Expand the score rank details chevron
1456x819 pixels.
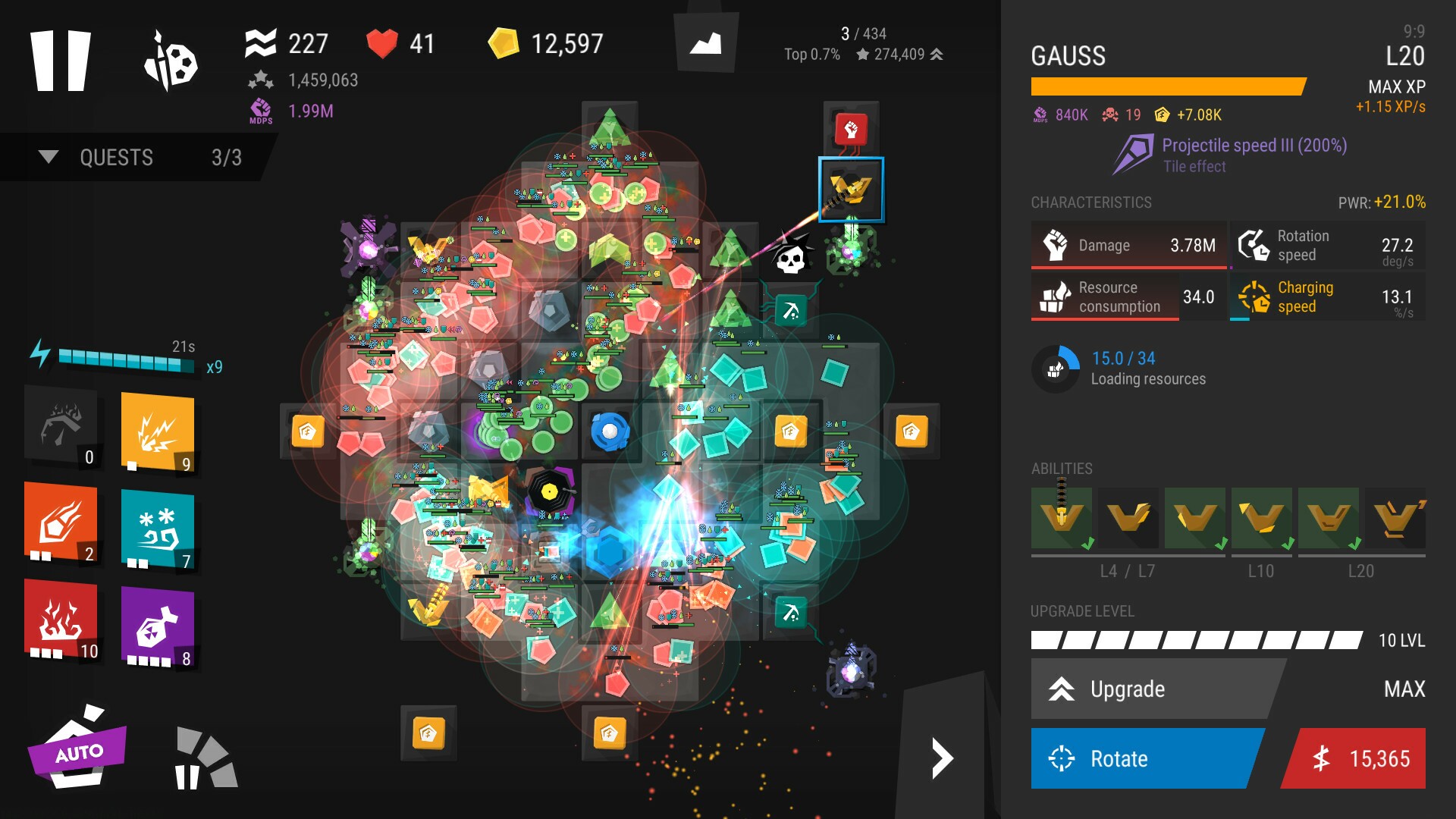[938, 55]
